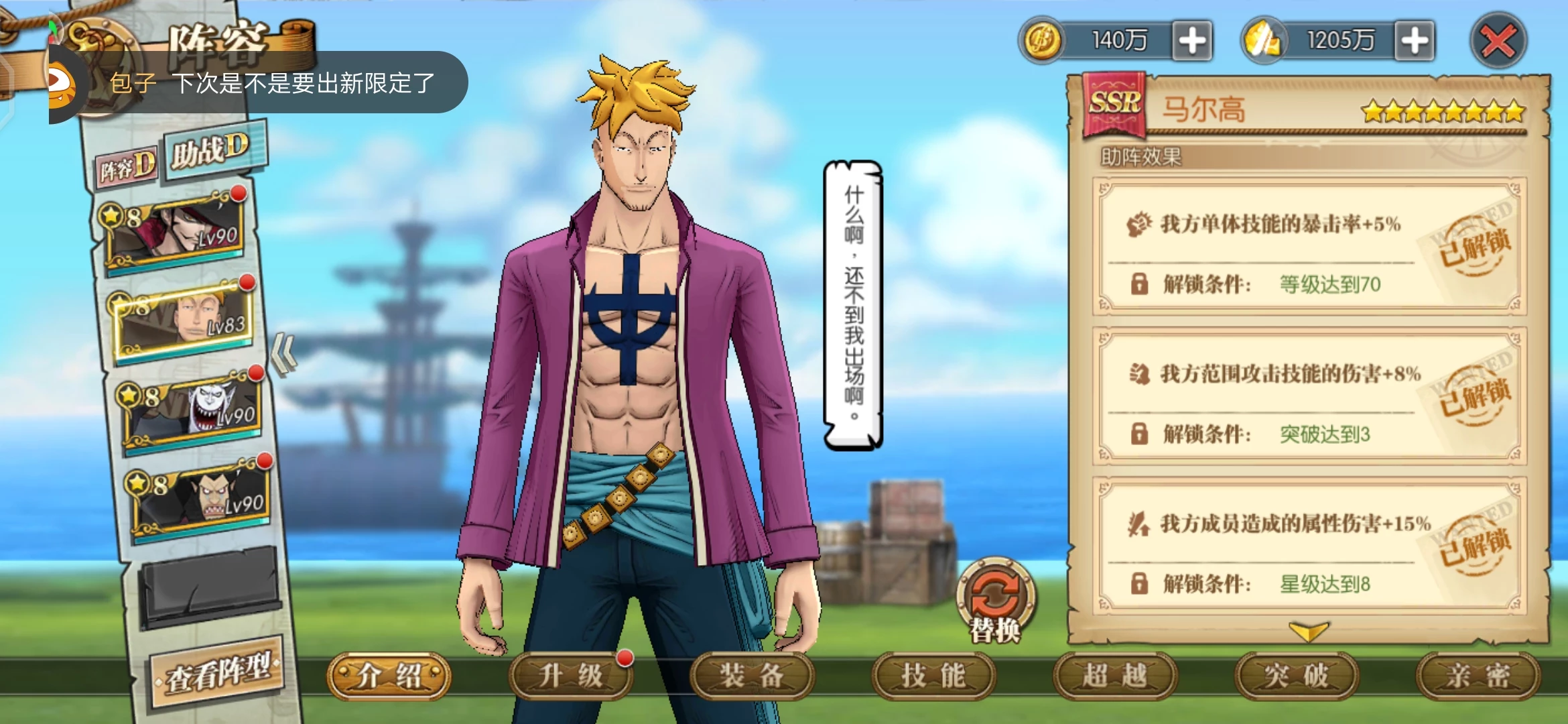1568x724 pixels.
Task: Open the 超越 transcend tab
Action: click(1115, 676)
